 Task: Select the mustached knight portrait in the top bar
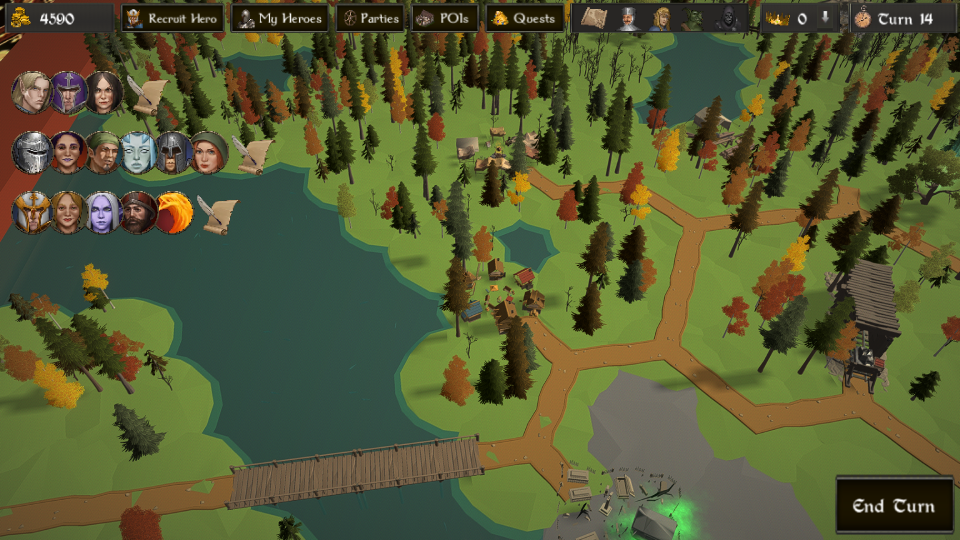click(x=627, y=18)
